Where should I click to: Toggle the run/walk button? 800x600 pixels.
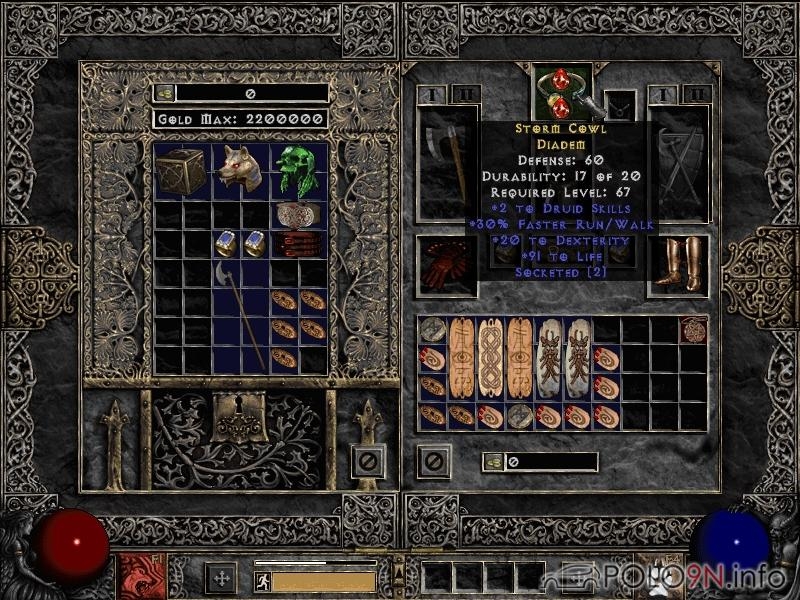pyautogui.click(x=260, y=579)
